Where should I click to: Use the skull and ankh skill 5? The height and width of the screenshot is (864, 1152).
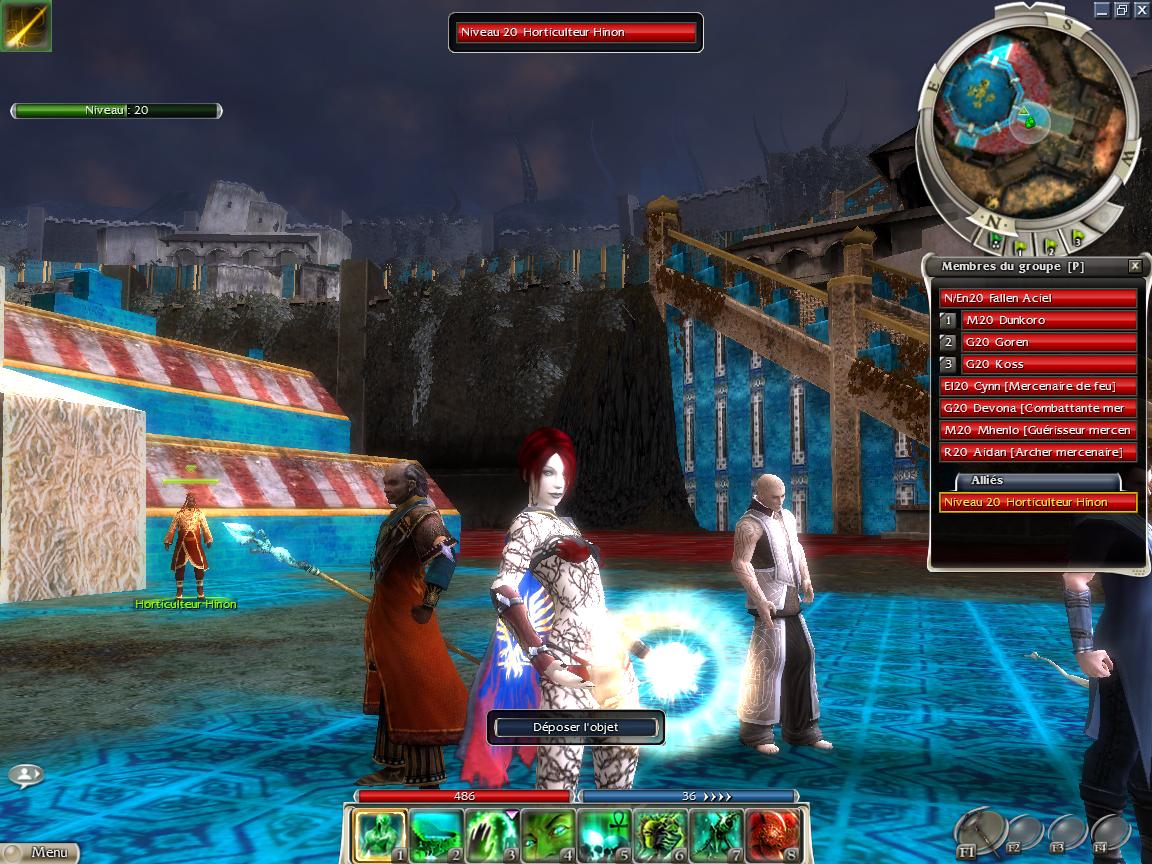(x=604, y=836)
